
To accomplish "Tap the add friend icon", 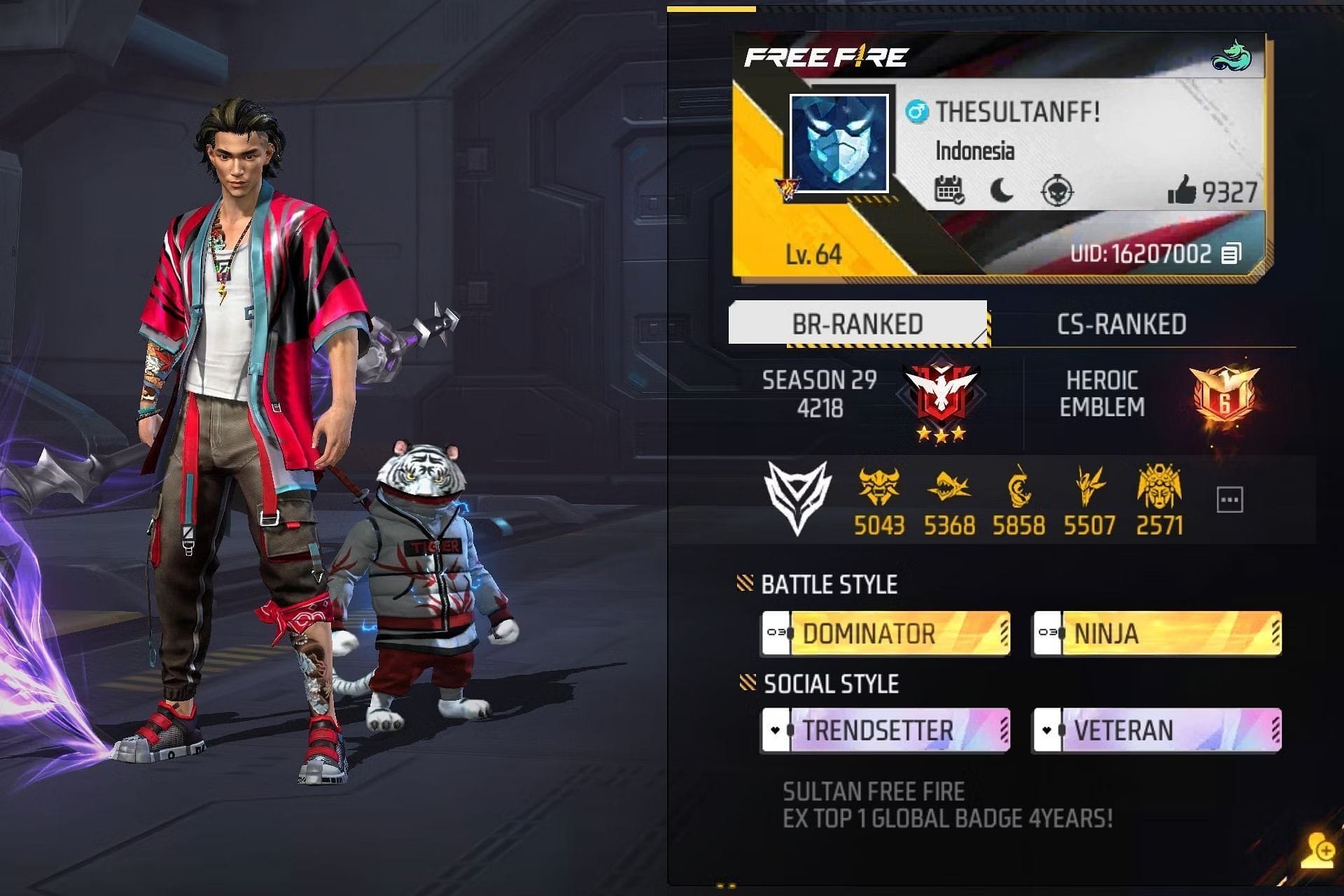I will click(x=1318, y=852).
